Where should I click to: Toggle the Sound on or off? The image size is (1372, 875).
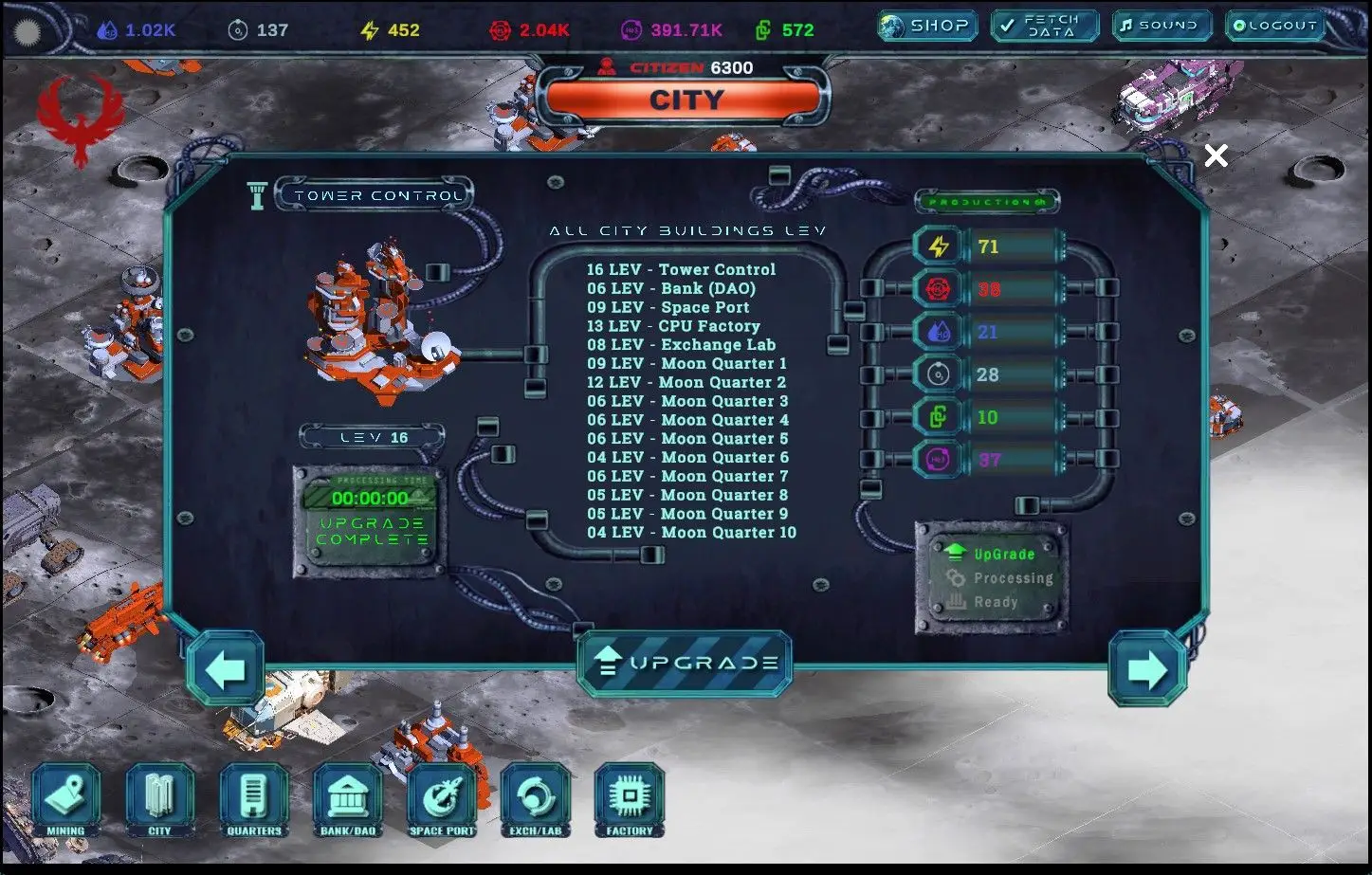tap(1162, 26)
